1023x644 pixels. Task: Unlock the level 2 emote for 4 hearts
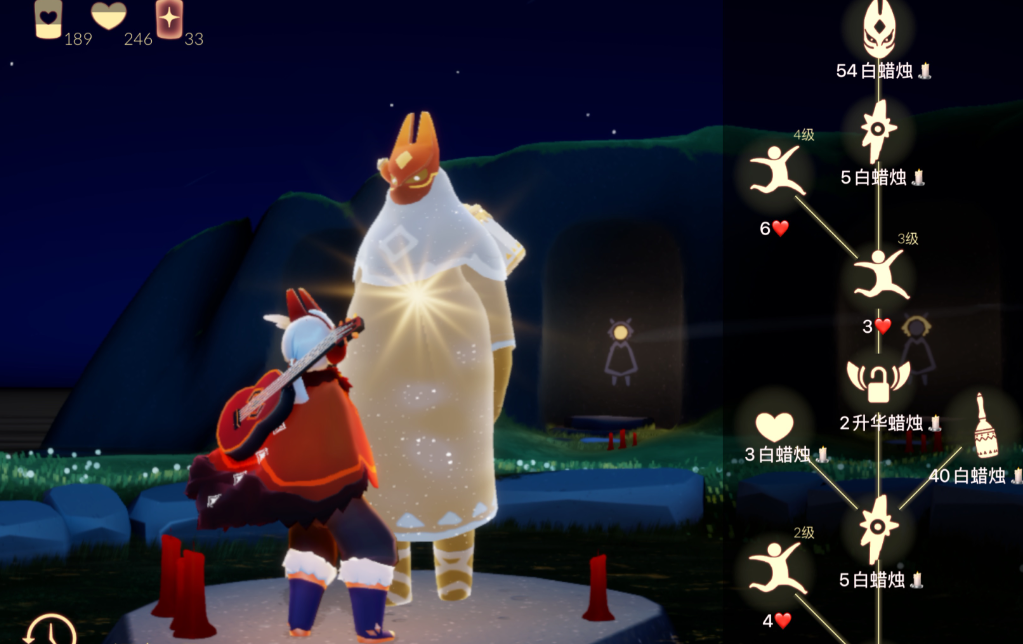click(x=776, y=568)
